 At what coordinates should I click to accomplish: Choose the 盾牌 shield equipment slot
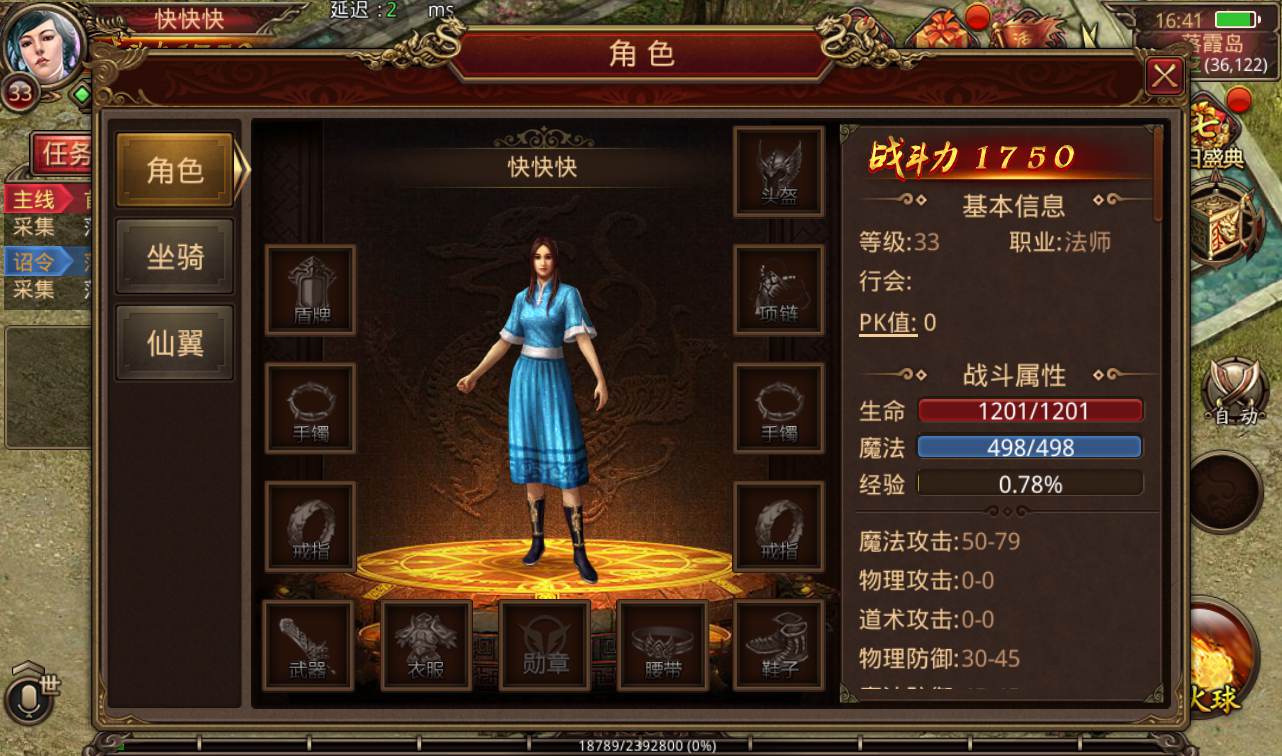click(x=310, y=290)
